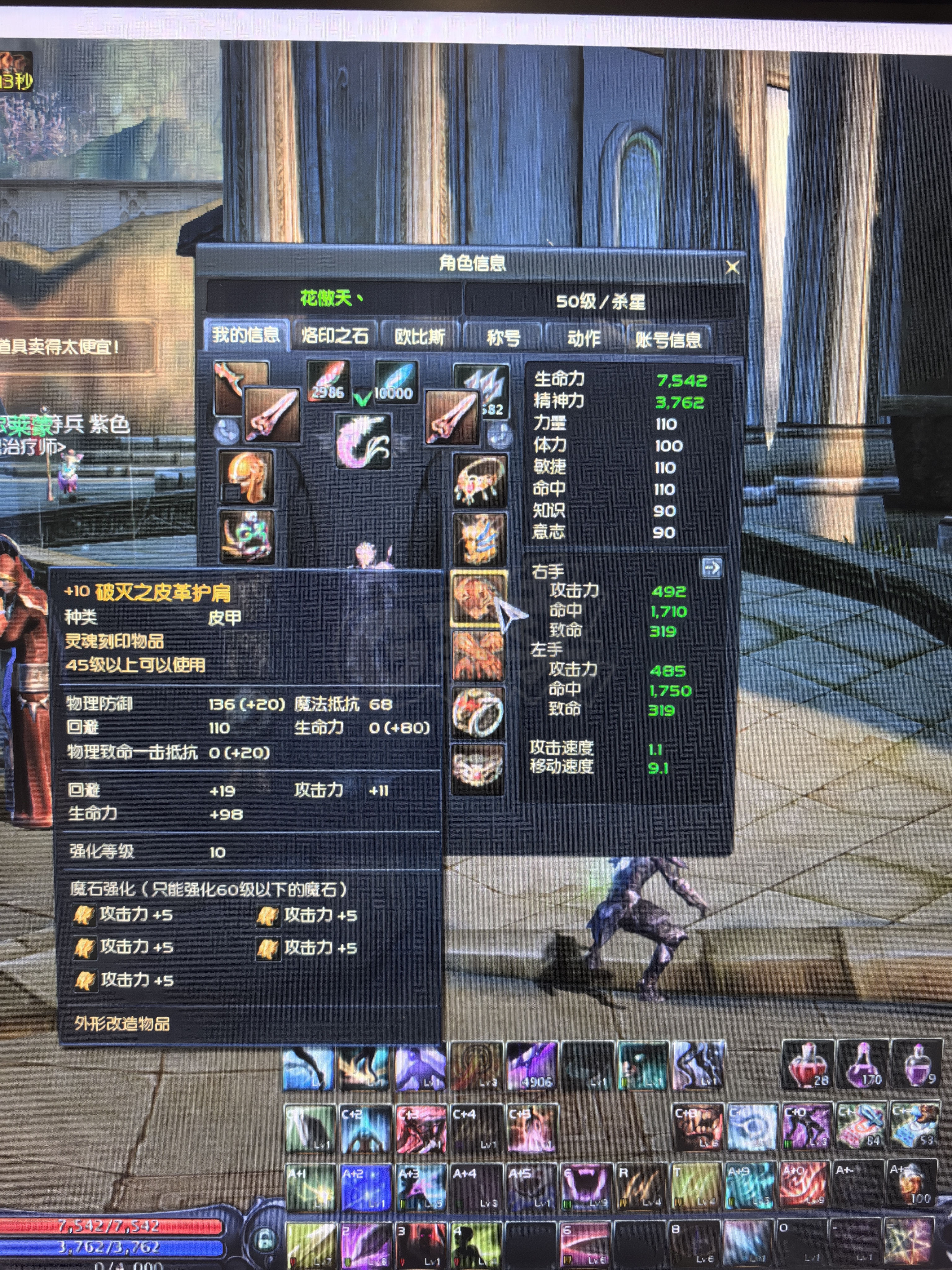Click the belt equipment slot
Screen dimensions: 952x1270
[x=478, y=768]
